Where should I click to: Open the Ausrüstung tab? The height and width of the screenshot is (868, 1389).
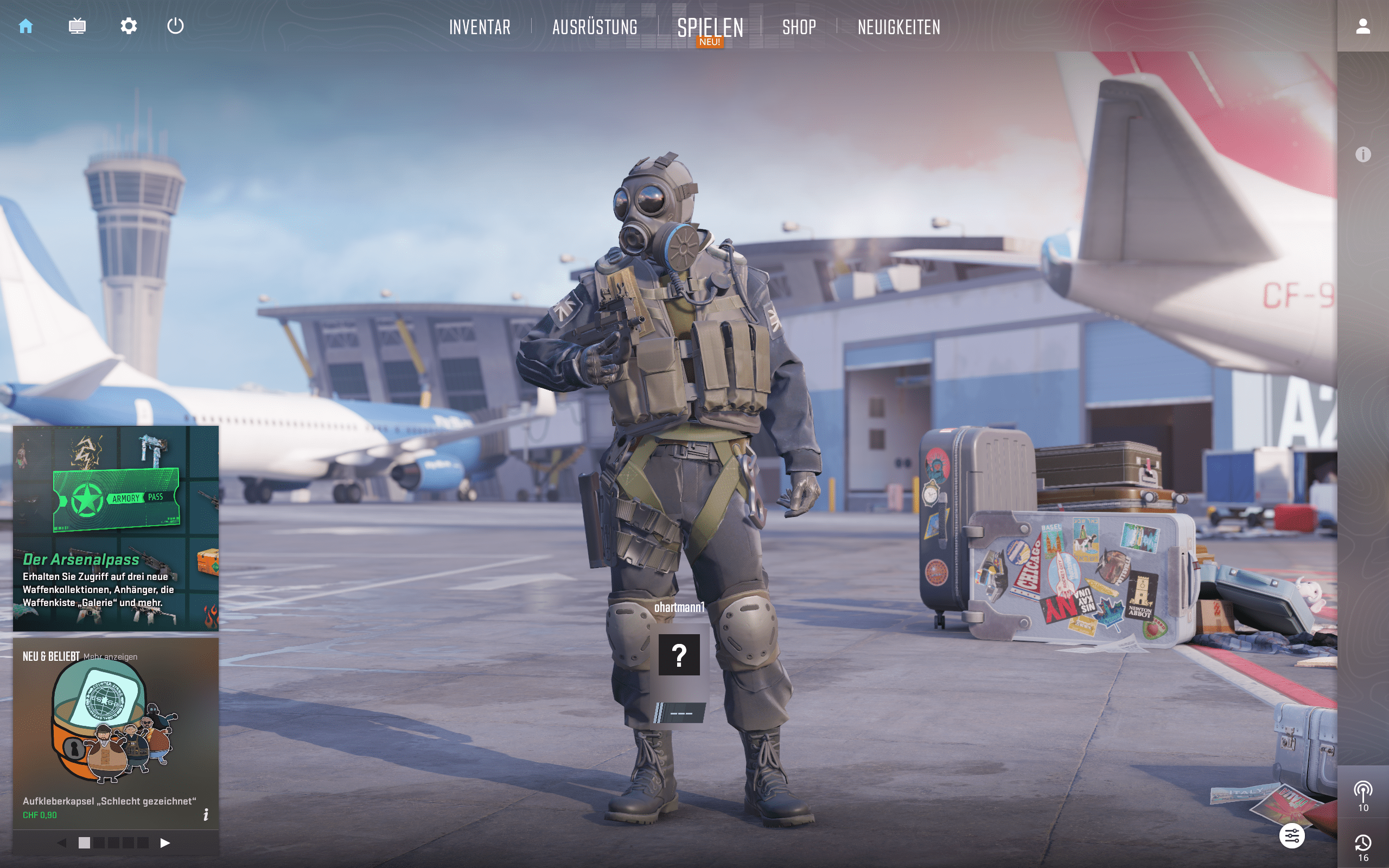pos(595,28)
